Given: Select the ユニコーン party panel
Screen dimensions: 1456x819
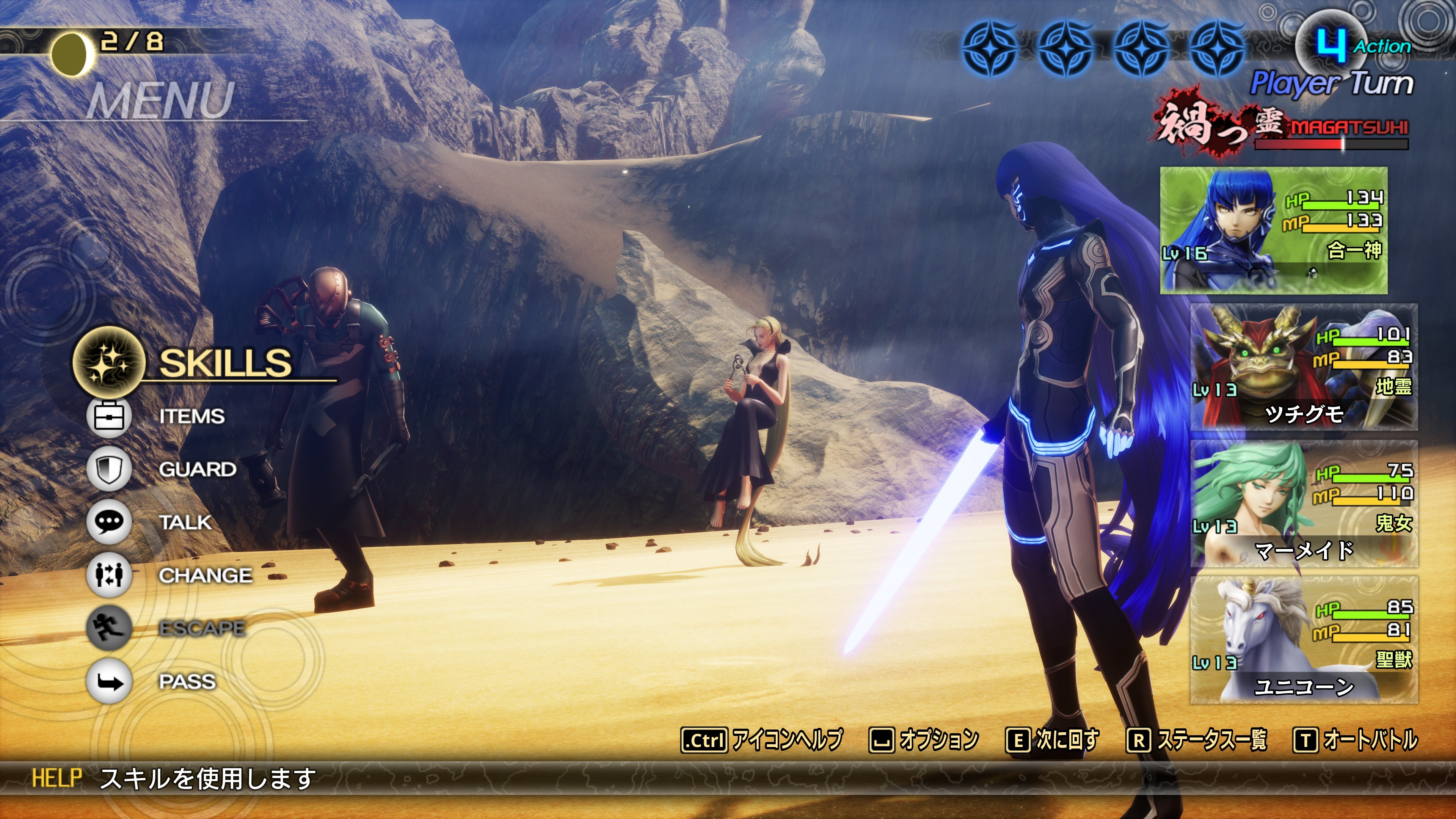Looking at the screenshot, I should coord(1304,640).
